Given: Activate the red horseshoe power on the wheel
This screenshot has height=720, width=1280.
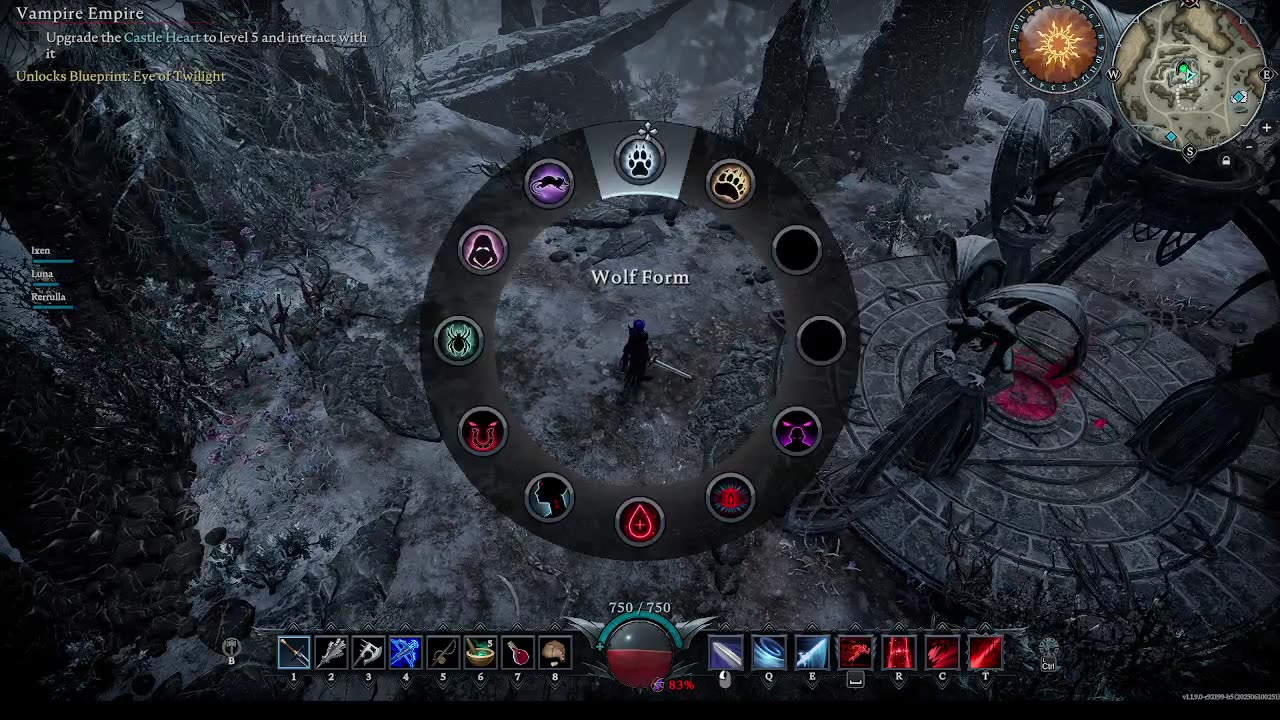Looking at the screenshot, I should 483,432.
